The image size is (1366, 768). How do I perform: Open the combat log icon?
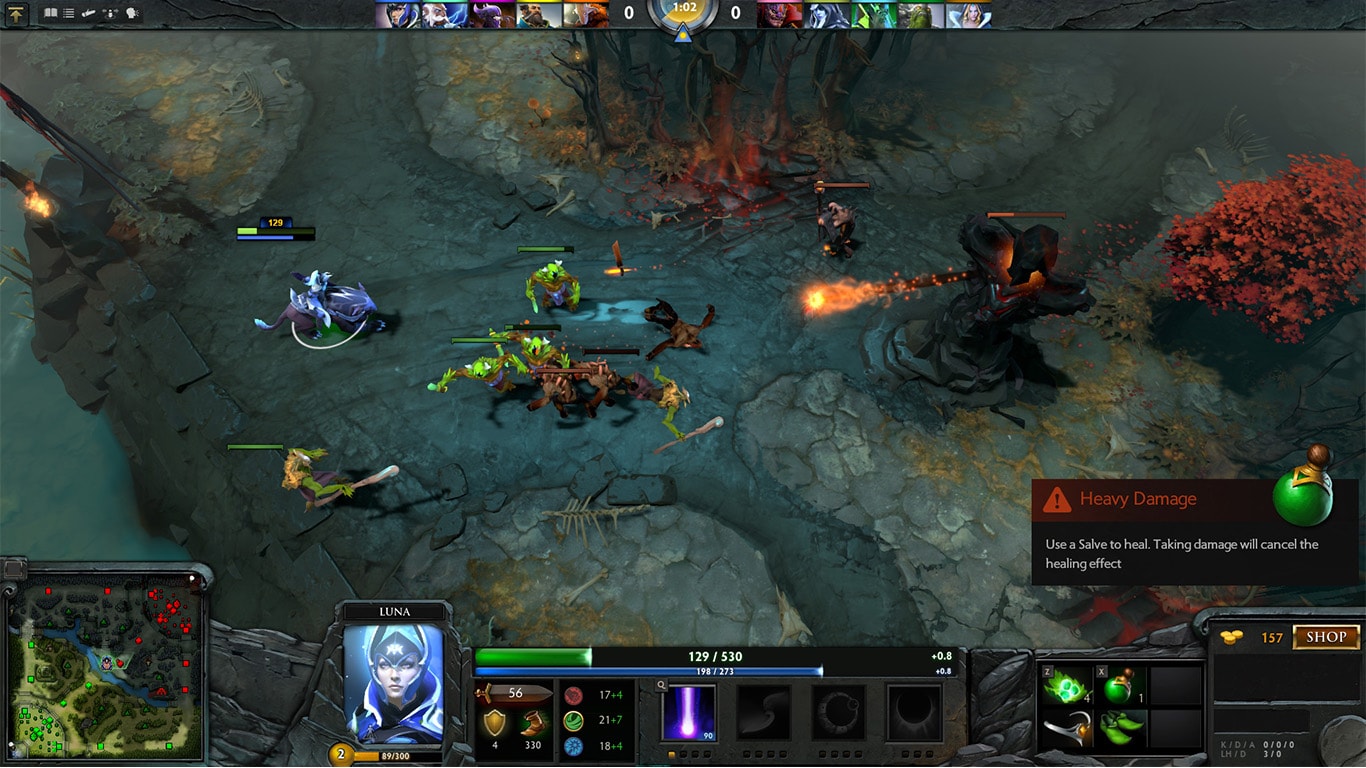pos(68,13)
